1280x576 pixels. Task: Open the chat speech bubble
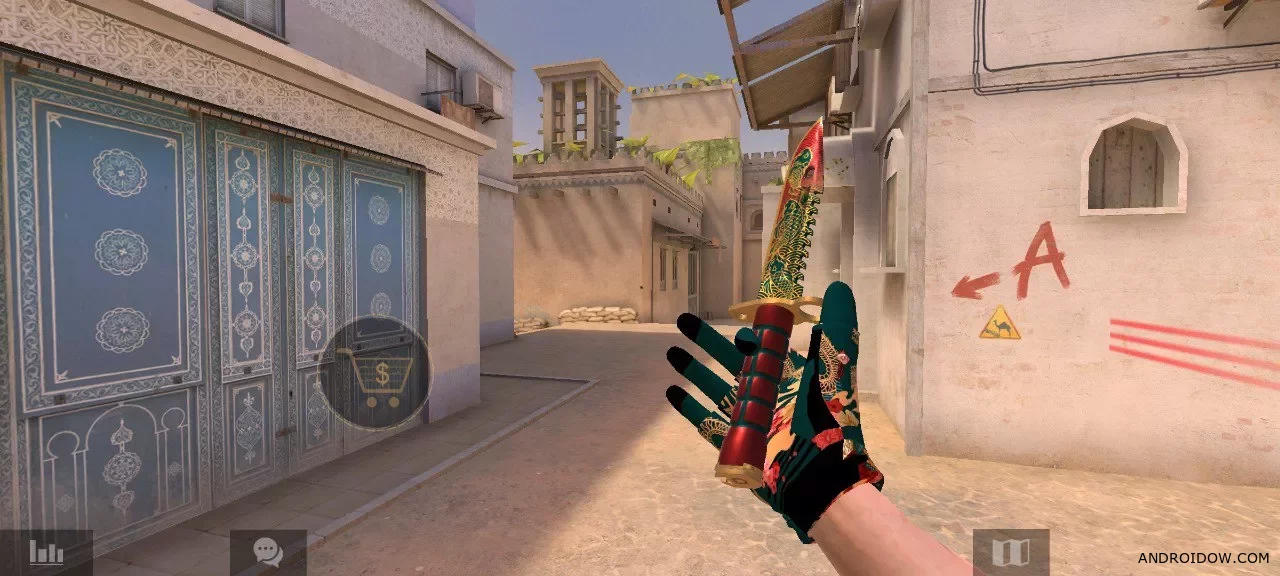point(268,552)
